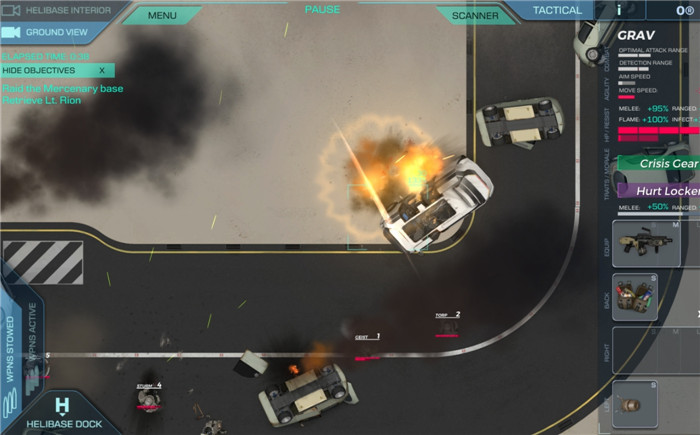Pause the mission
This screenshot has height=435, width=700.
[322, 10]
